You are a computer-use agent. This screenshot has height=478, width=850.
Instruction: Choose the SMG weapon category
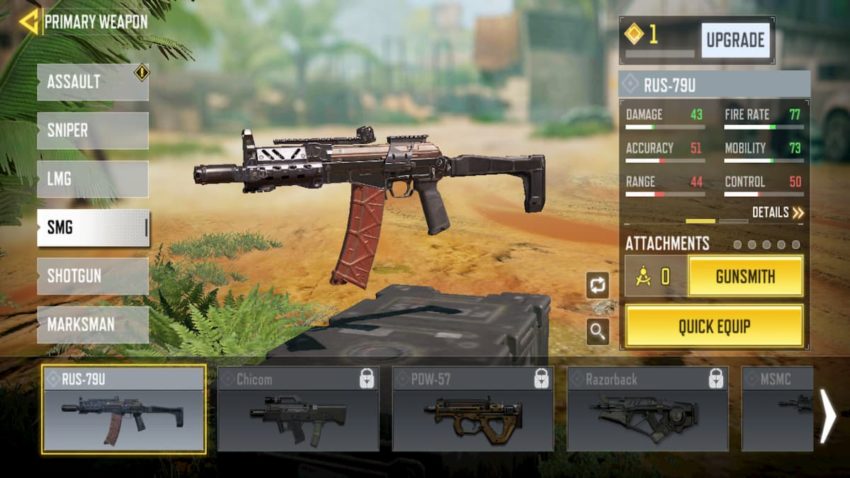92,228
